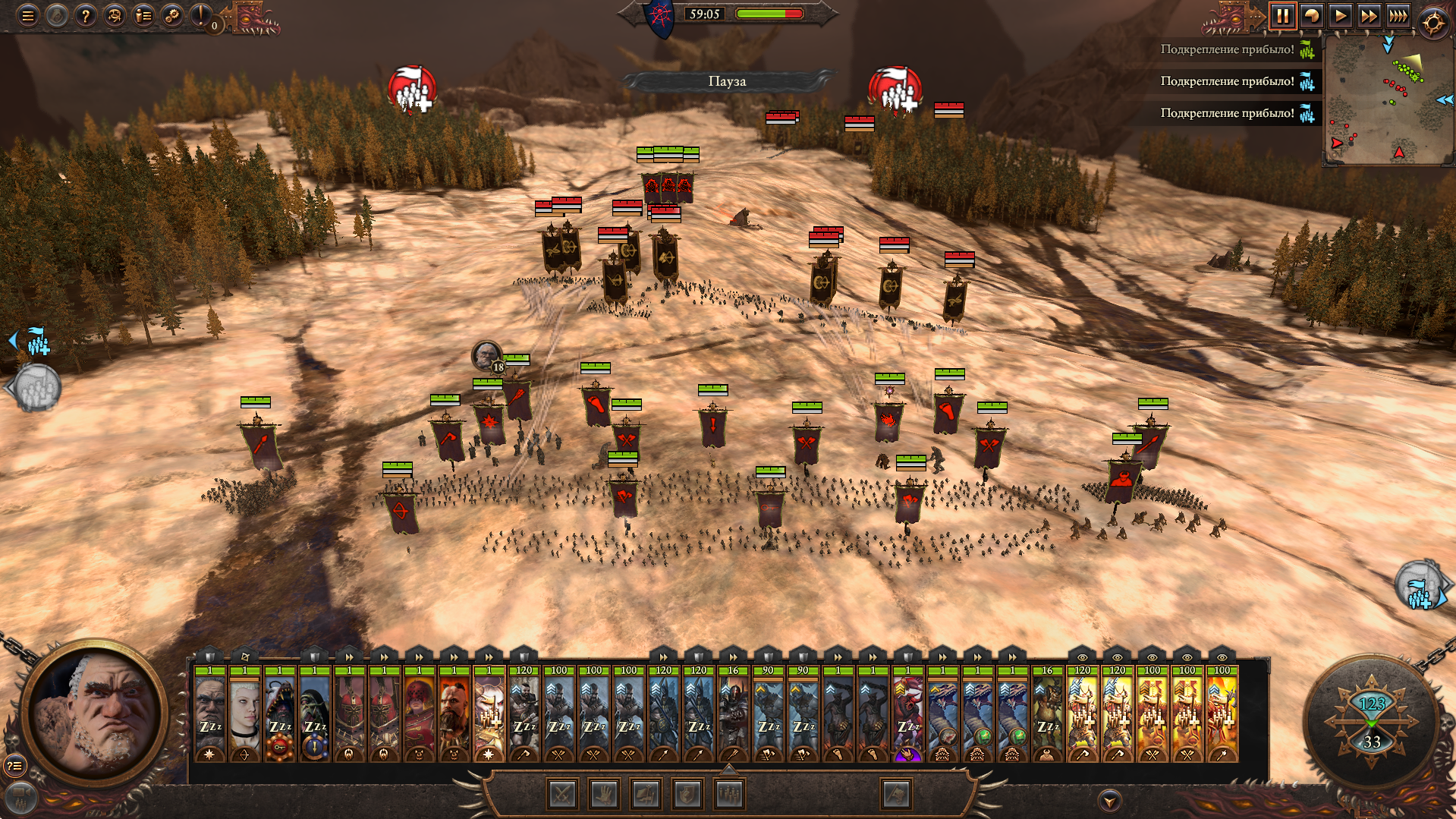1456x819 pixels.
Task: Click the open hand command button
Action: (604, 795)
